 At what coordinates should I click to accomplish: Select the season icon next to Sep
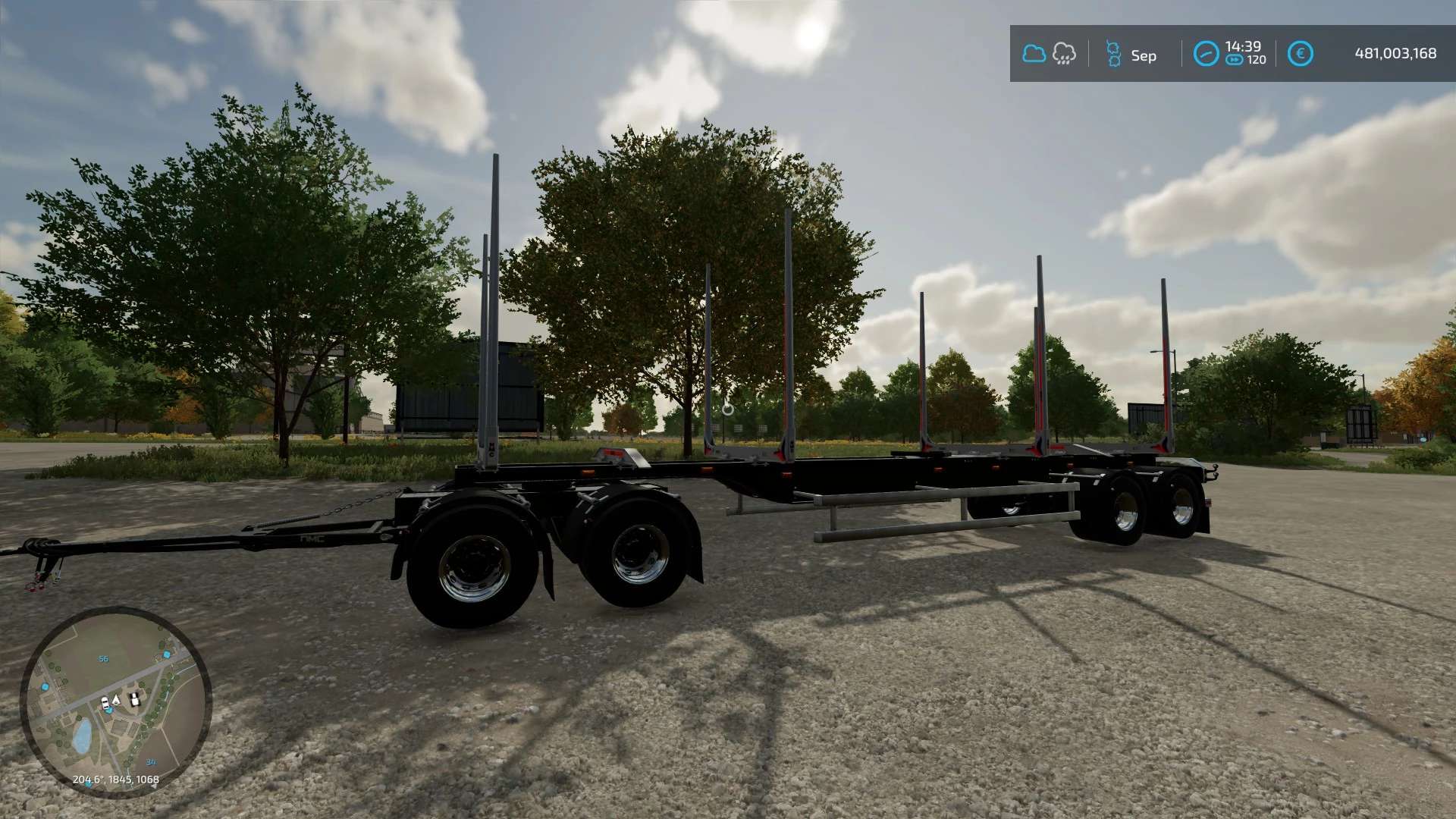1113,54
